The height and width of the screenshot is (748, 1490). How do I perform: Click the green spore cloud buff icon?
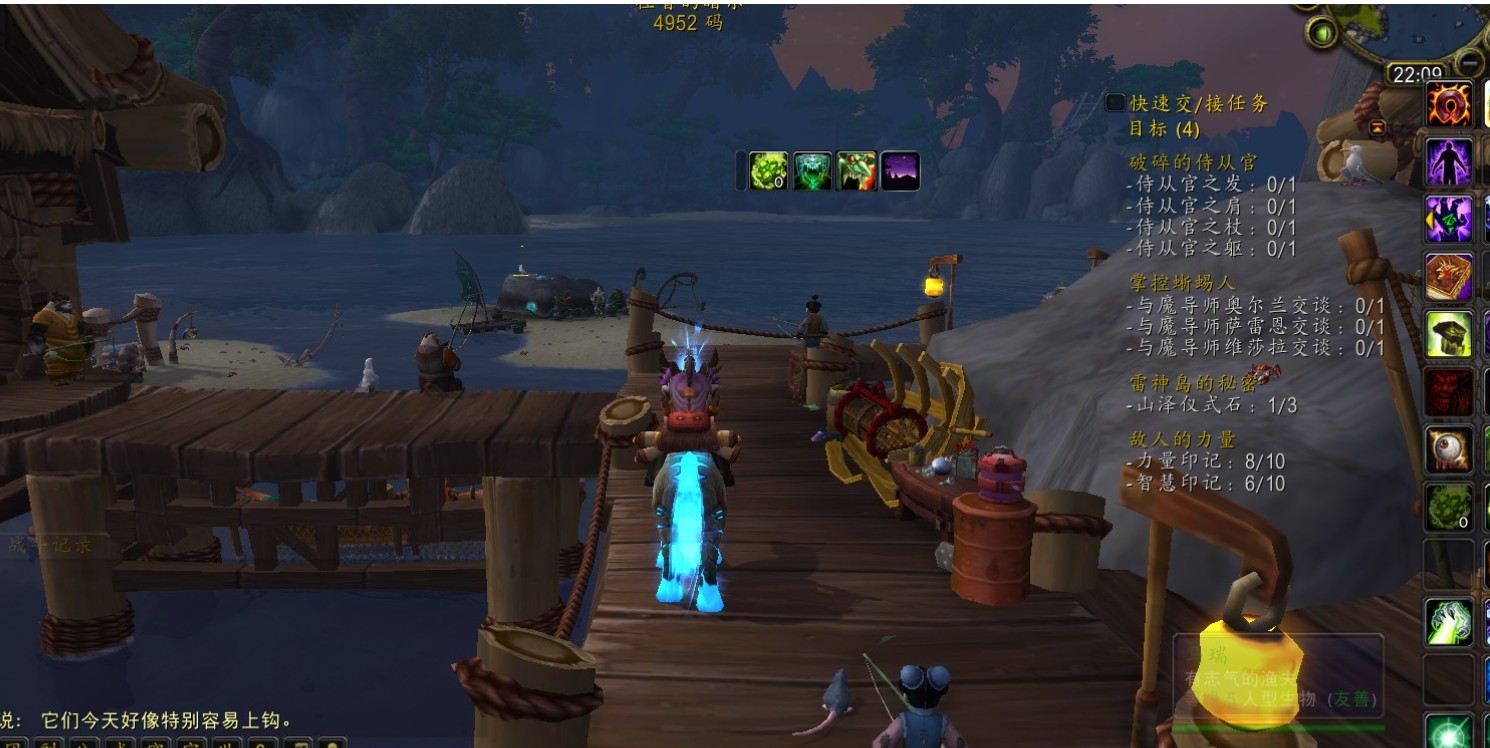(x=769, y=171)
